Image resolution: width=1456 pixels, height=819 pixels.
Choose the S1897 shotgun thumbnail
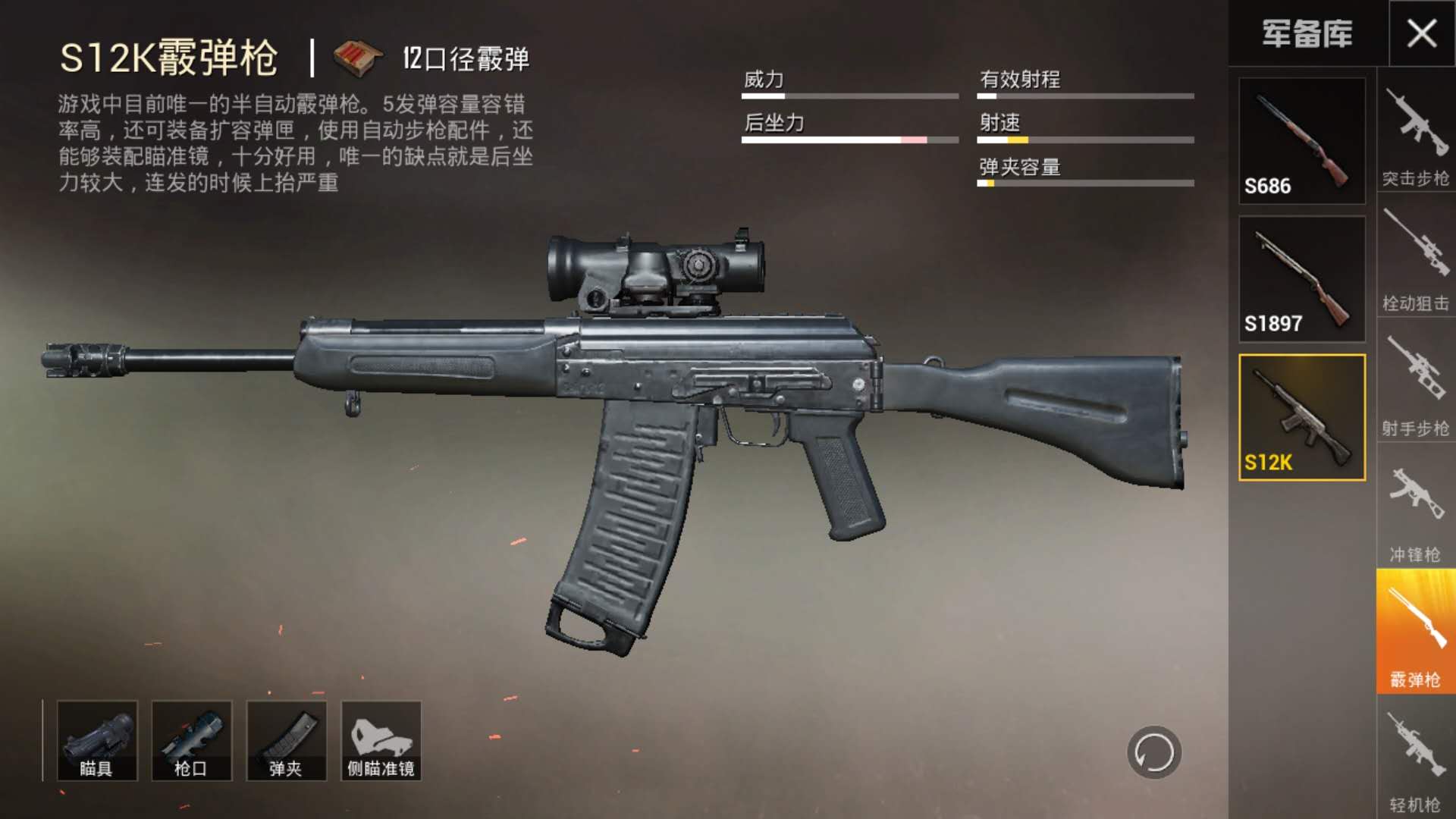tap(1302, 279)
